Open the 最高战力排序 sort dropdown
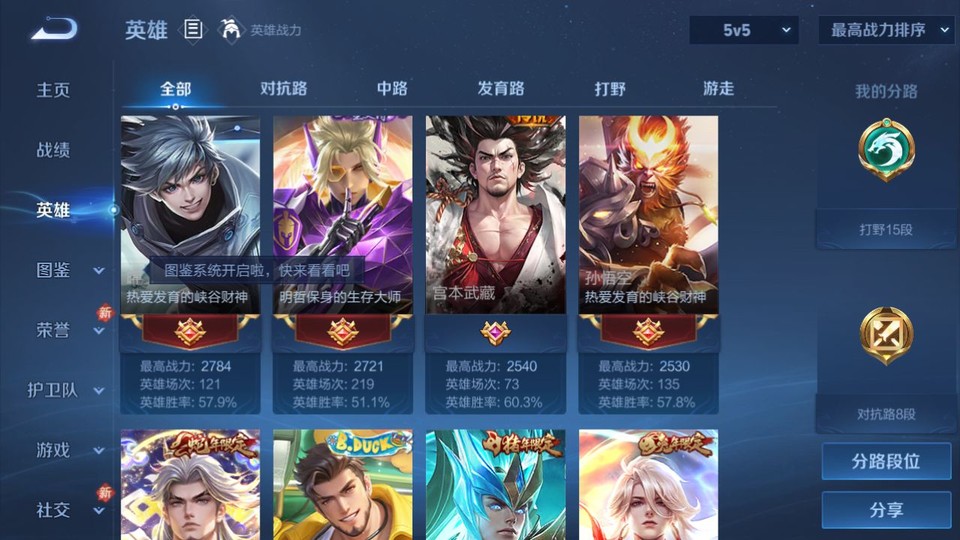The height and width of the screenshot is (540, 960). [x=886, y=30]
